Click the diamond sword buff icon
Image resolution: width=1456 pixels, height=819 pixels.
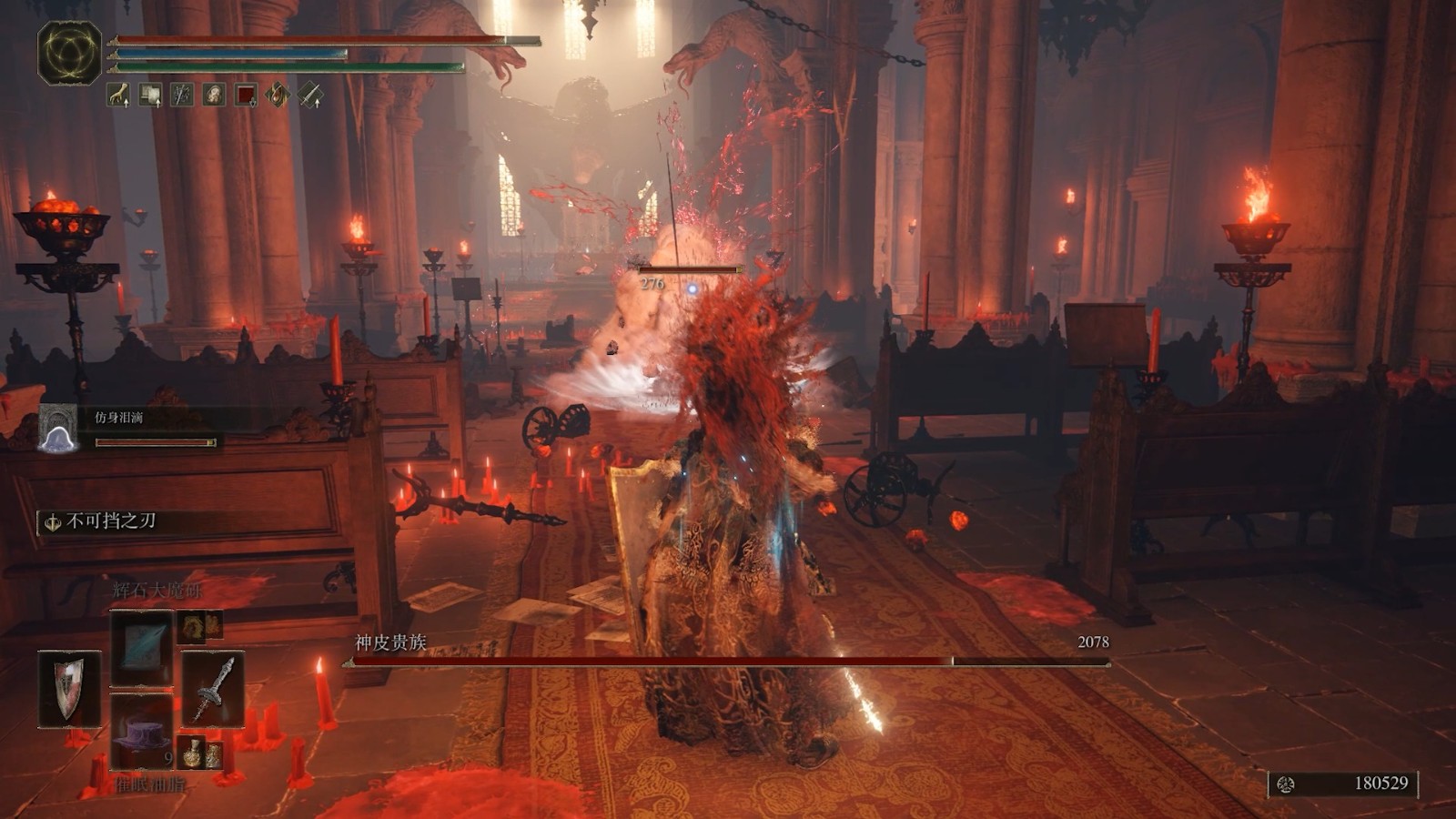point(310,94)
